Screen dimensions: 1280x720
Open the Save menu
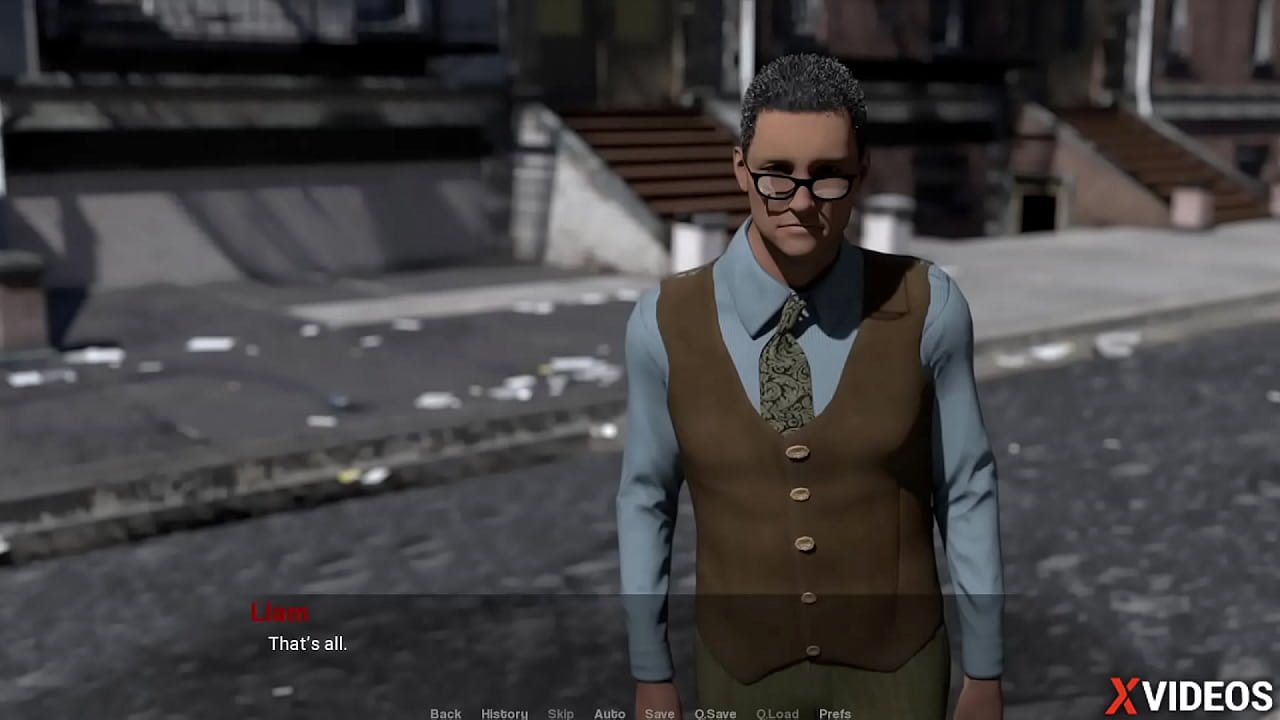[659, 713]
